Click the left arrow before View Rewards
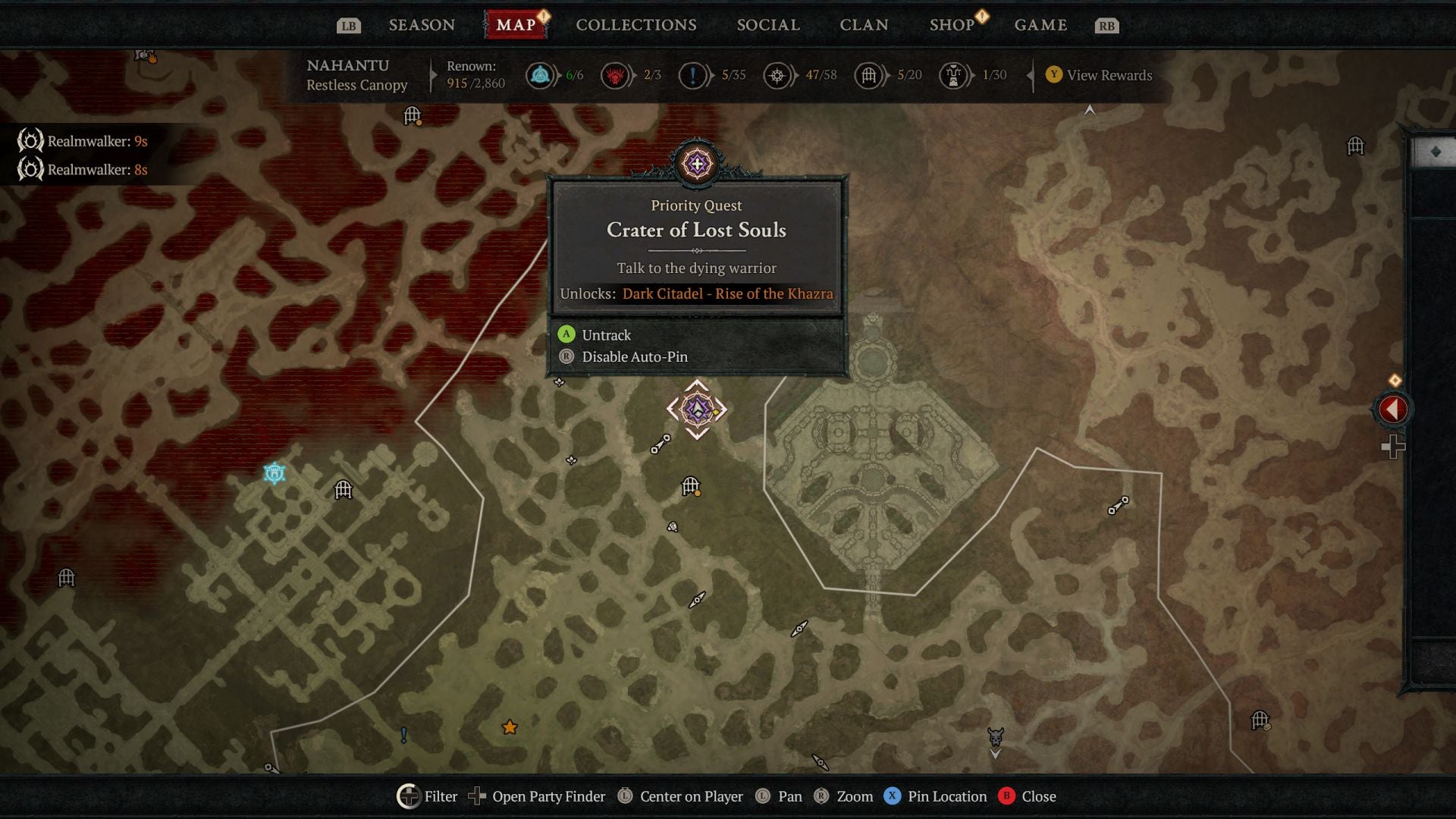 (x=1031, y=75)
